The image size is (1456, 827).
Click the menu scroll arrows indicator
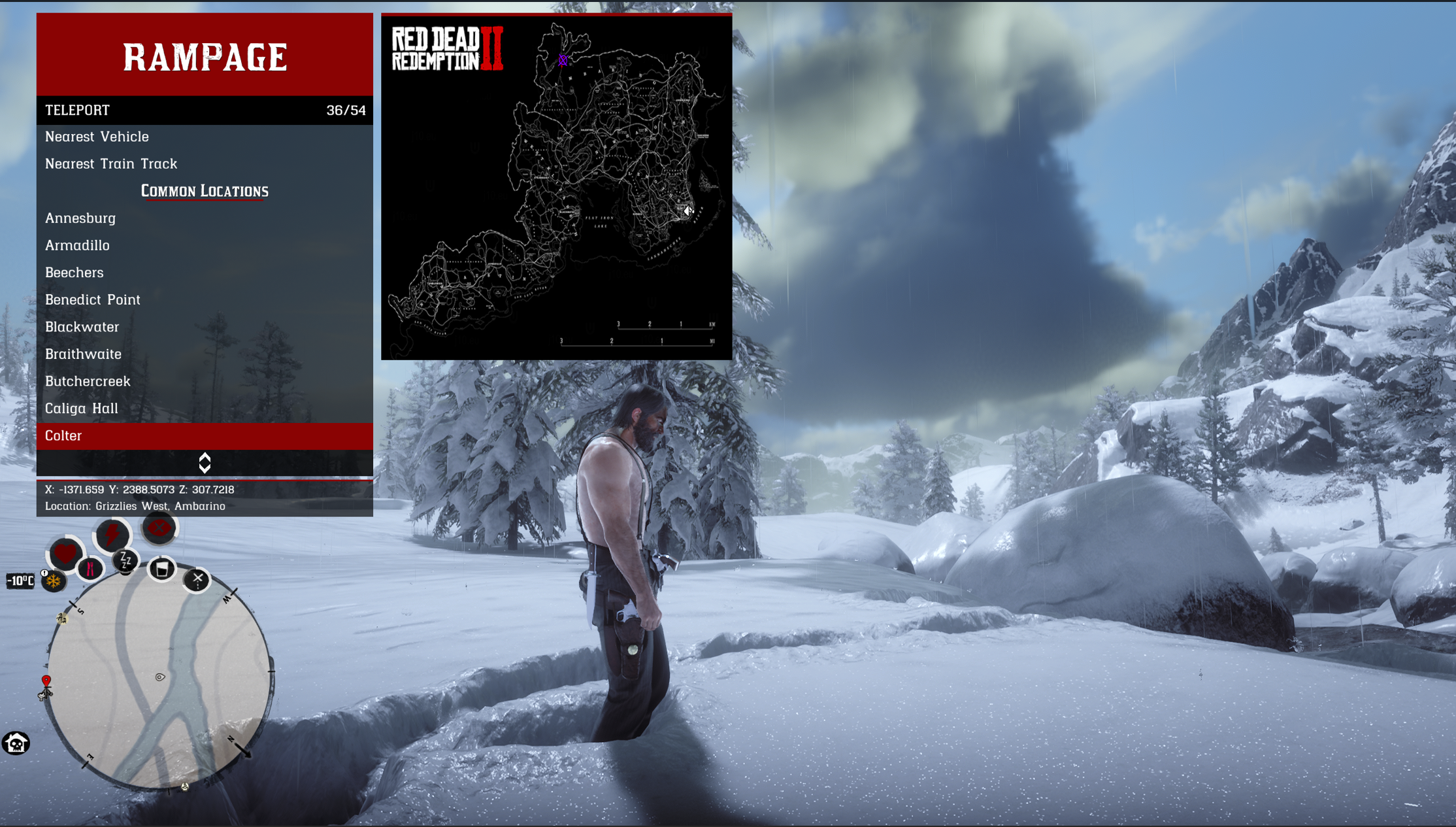point(205,463)
